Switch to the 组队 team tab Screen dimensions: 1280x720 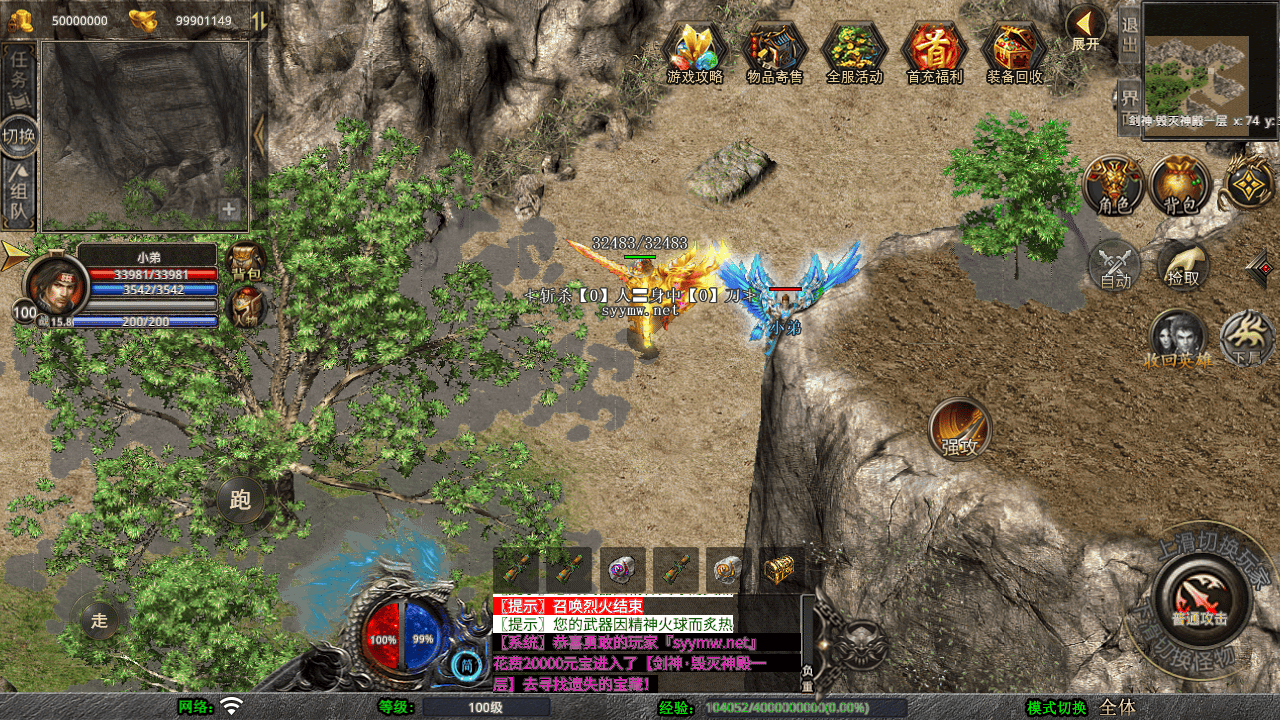pyautogui.click(x=19, y=195)
